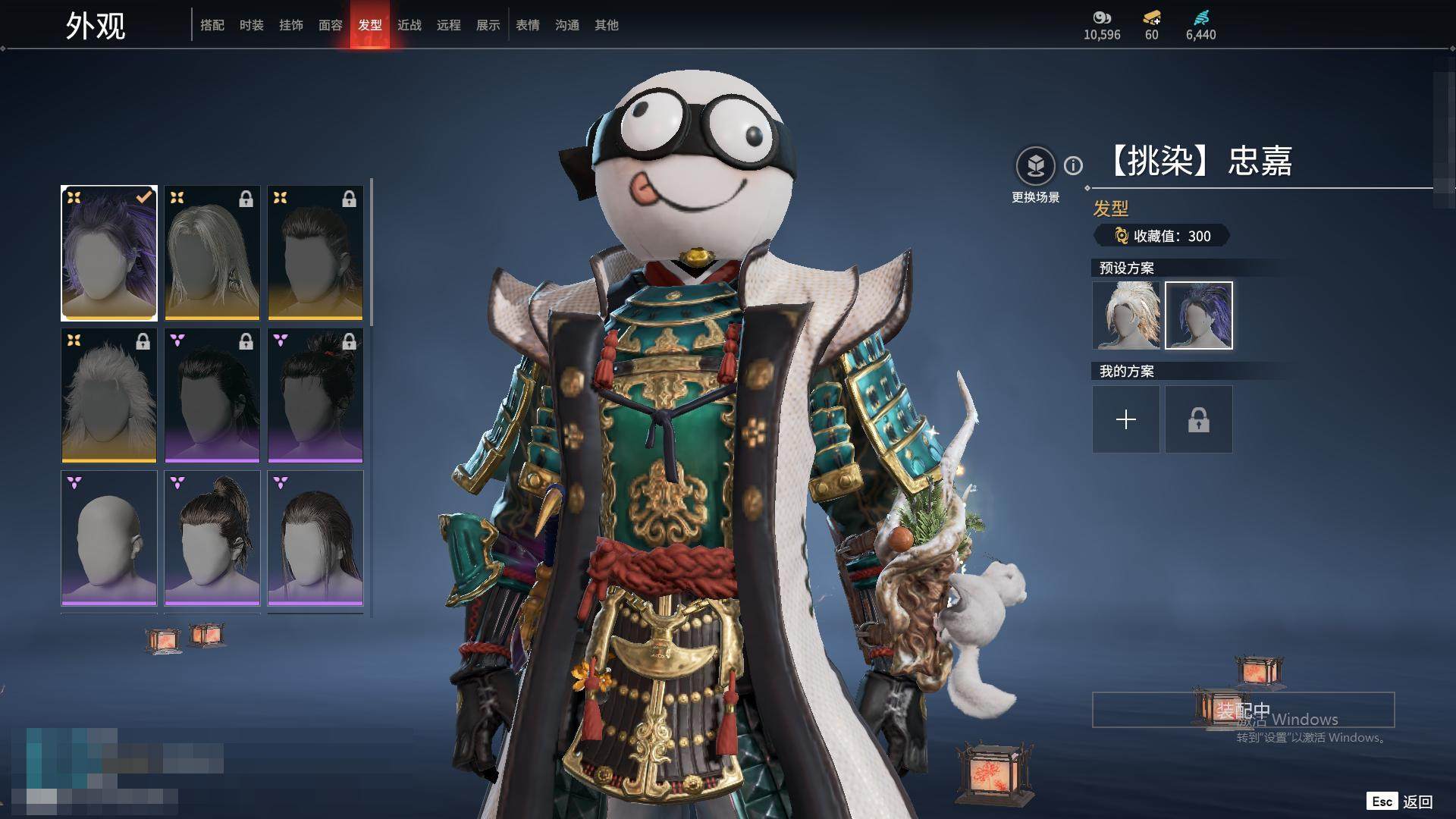Open the 近战 tab
1456x819 pixels.
[409, 25]
